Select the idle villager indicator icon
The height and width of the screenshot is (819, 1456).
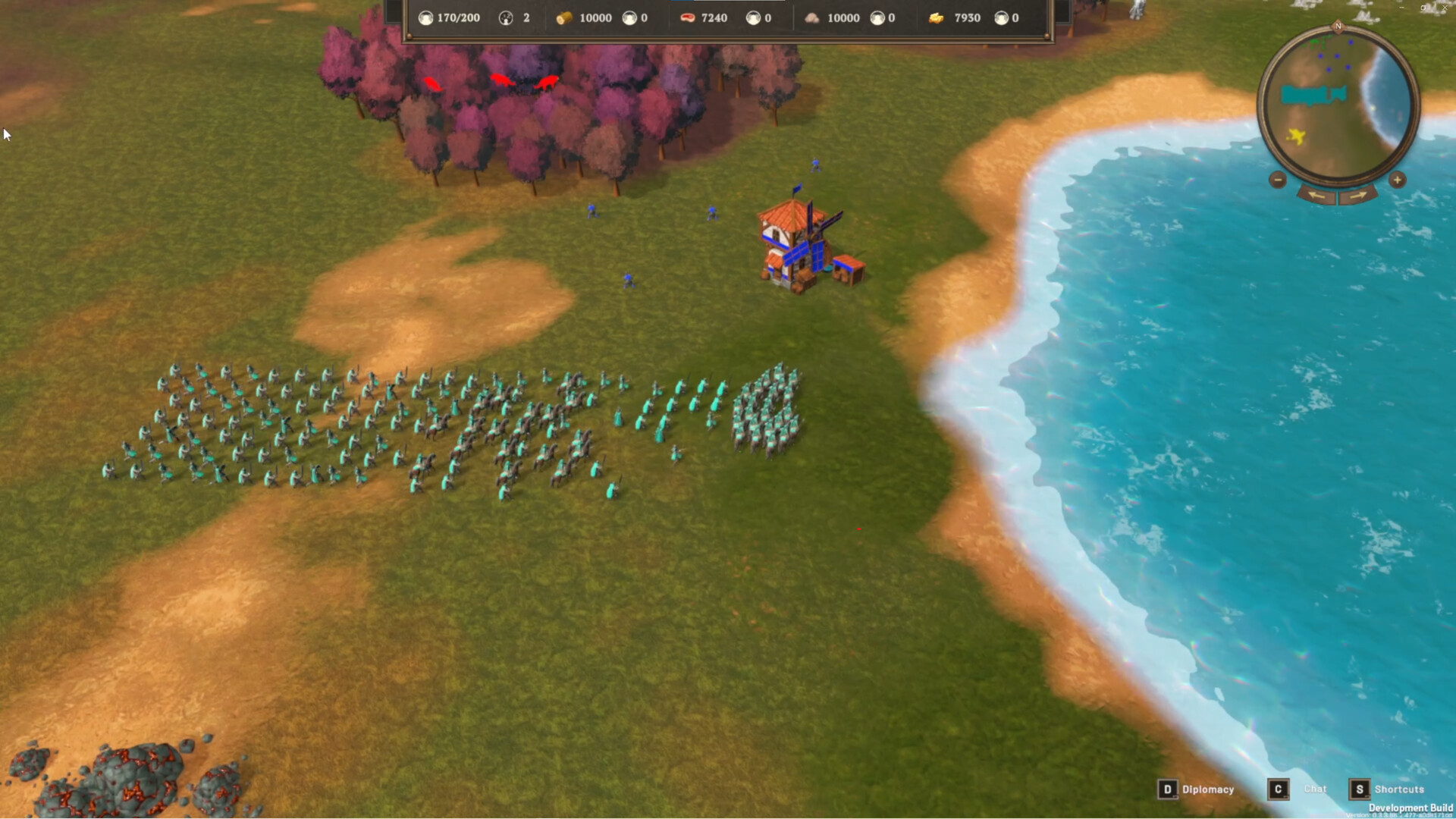pos(505,17)
